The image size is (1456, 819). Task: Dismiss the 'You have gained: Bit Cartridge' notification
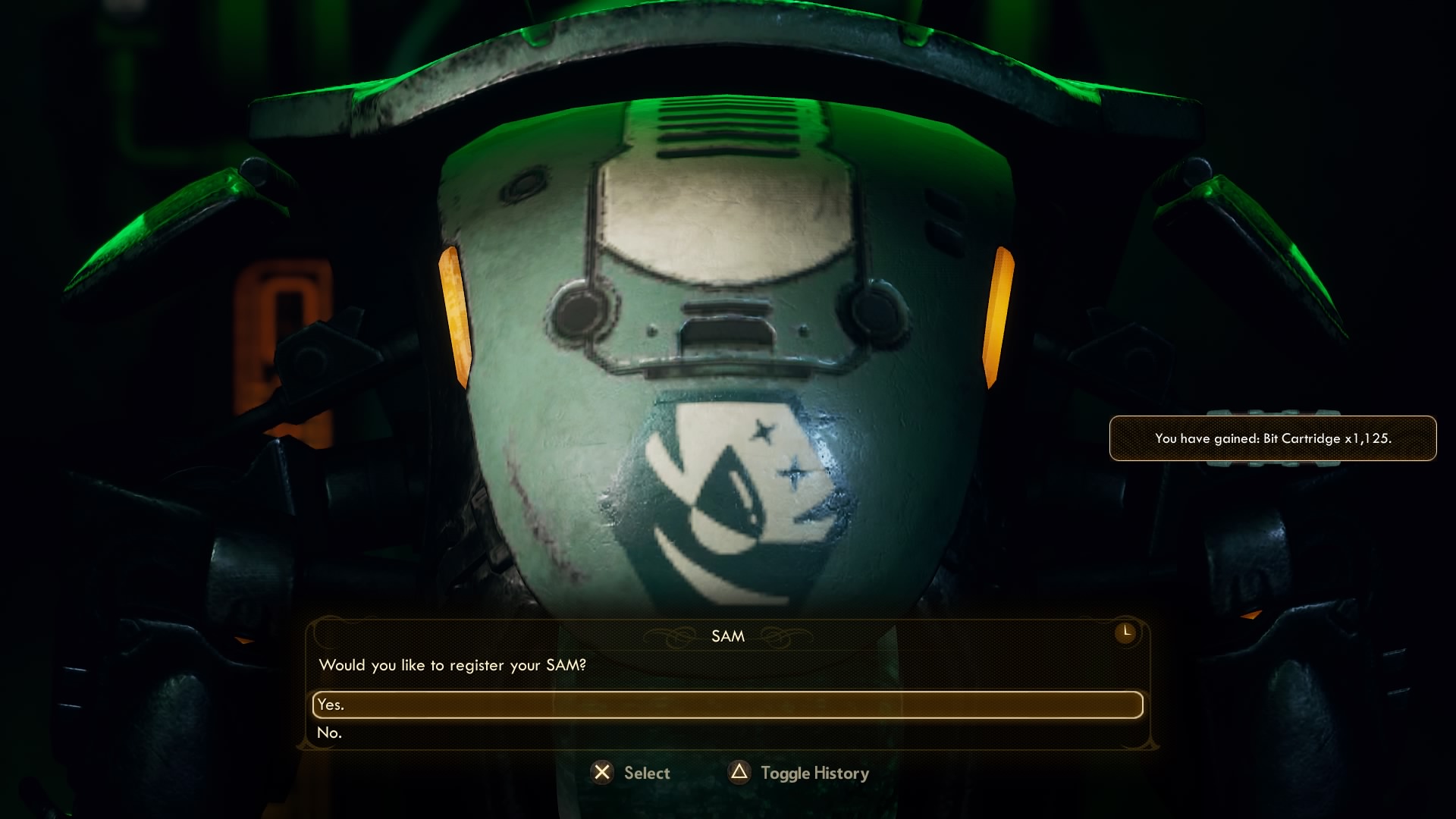(x=1272, y=438)
